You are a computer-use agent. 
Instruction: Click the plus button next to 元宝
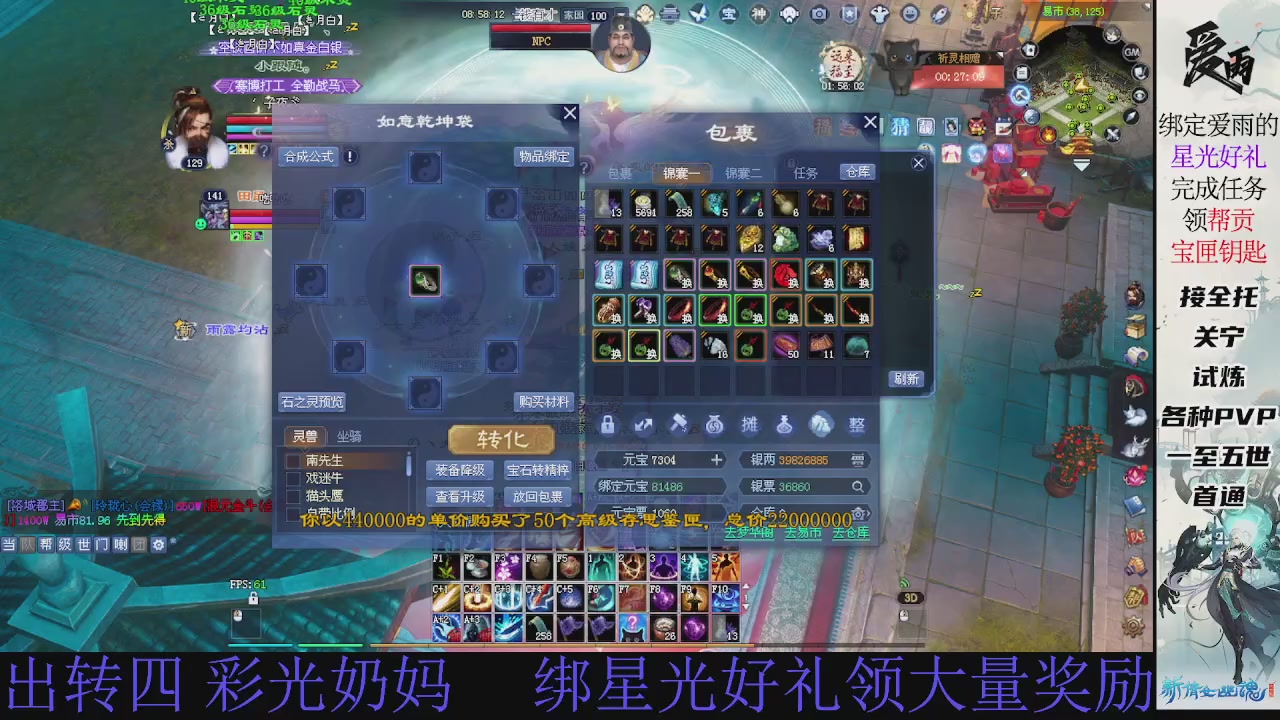717,460
